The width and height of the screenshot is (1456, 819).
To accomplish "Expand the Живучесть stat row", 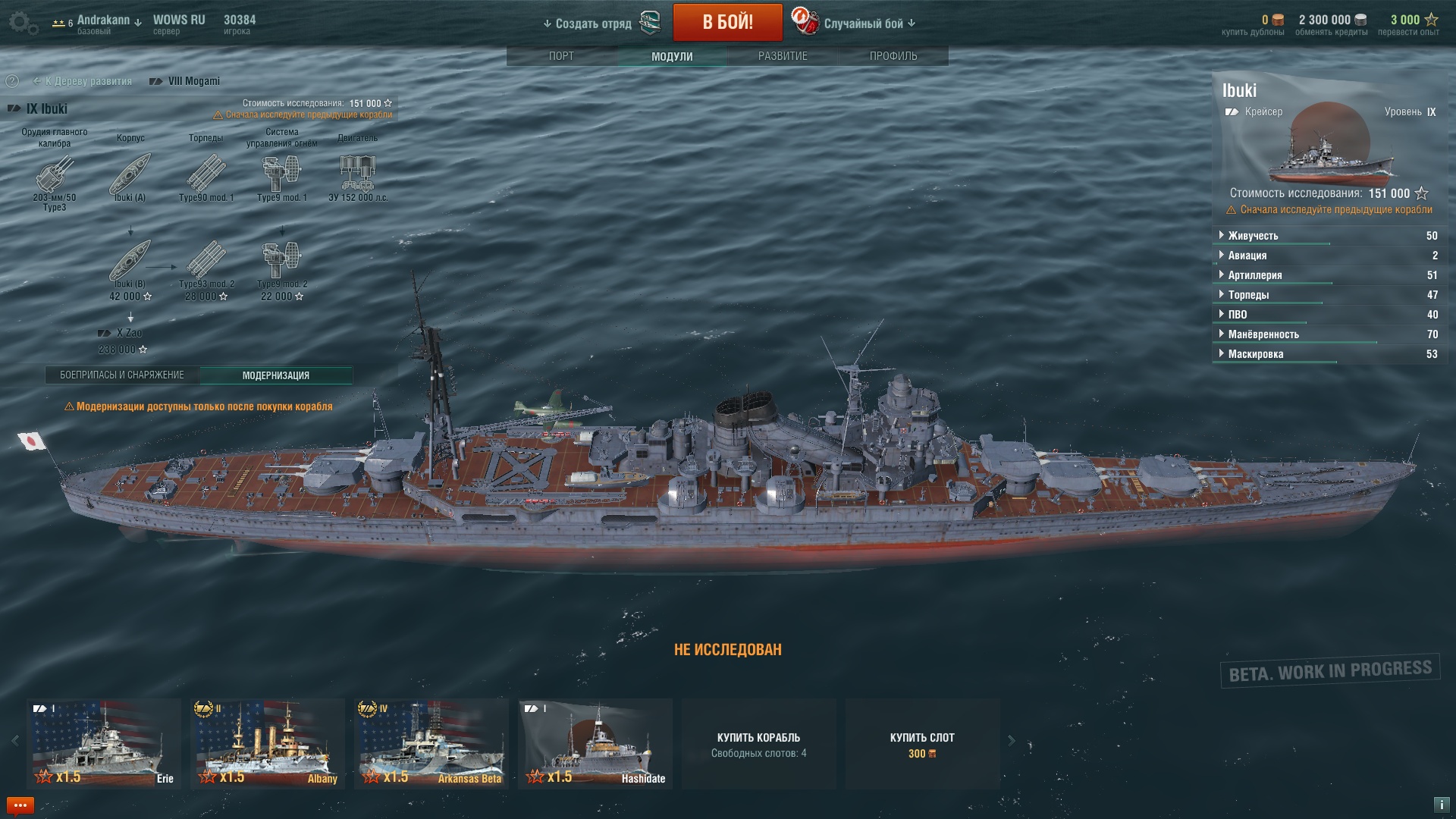I will (x=1253, y=236).
